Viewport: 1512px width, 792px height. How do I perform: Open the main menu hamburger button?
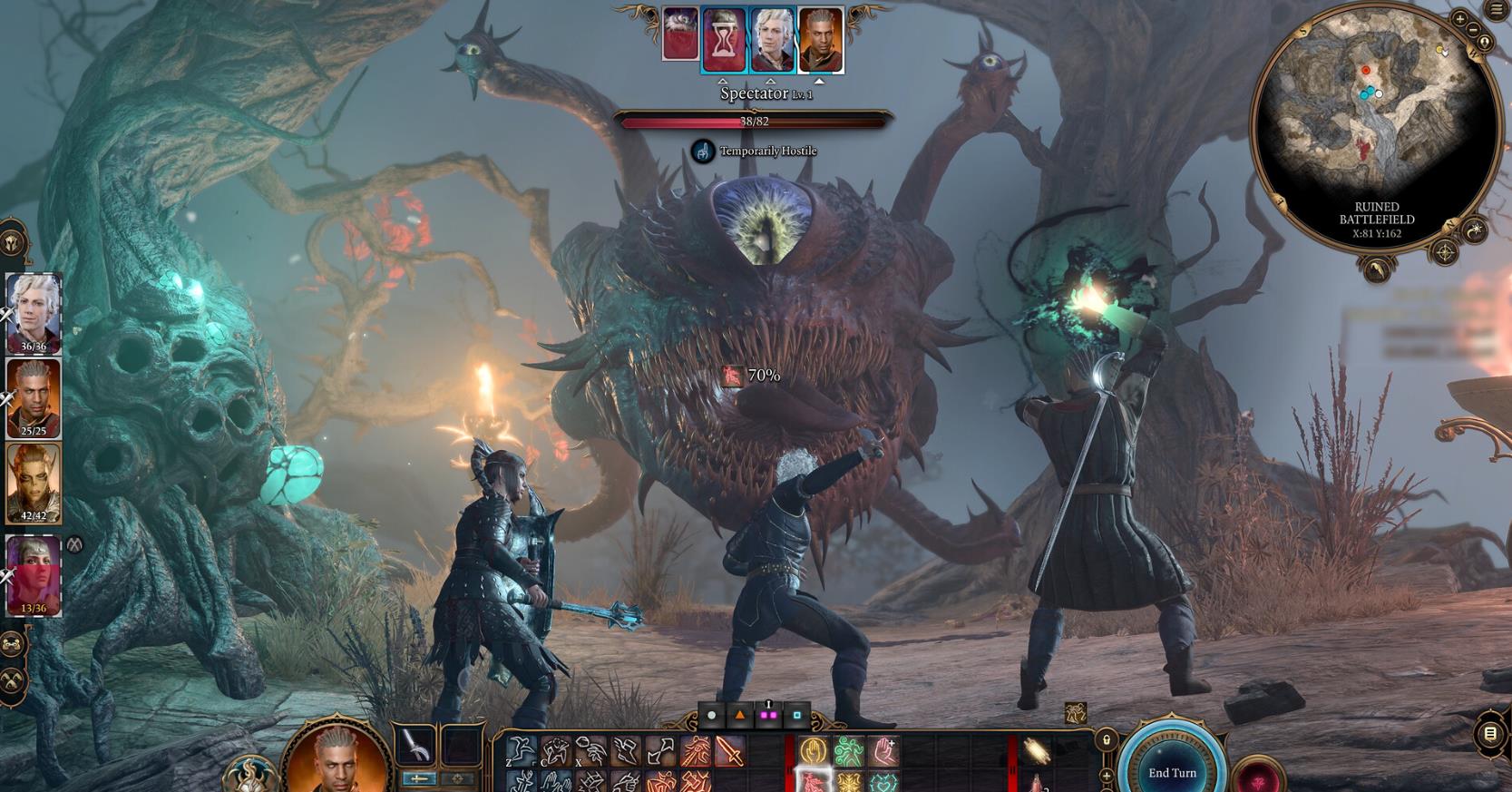[x=1497, y=10]
